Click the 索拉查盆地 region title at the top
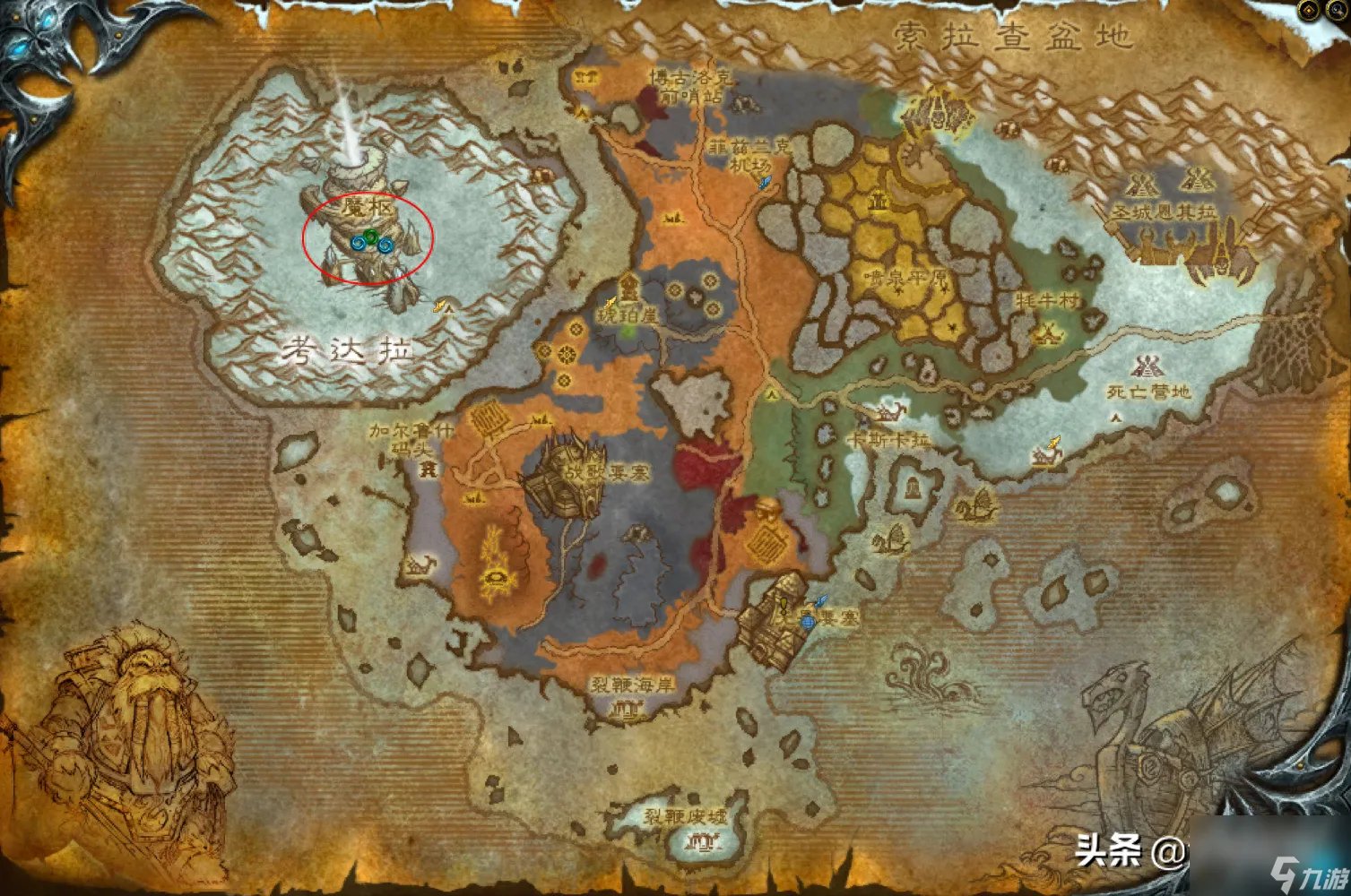1351x896 pixels. (1011, 34)
